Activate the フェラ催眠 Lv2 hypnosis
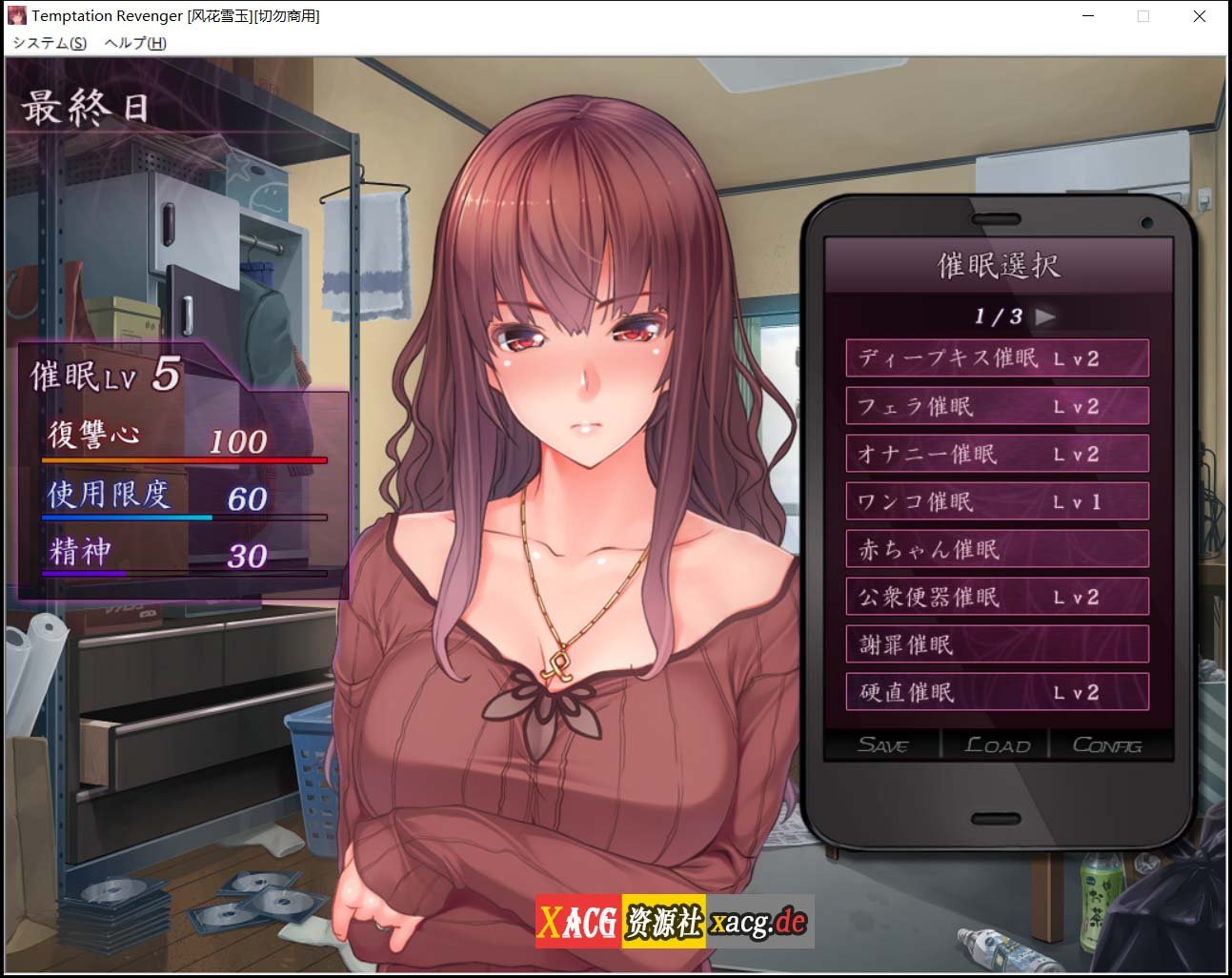The height and width of the screenshot is (978, 1232). point(997,406)
